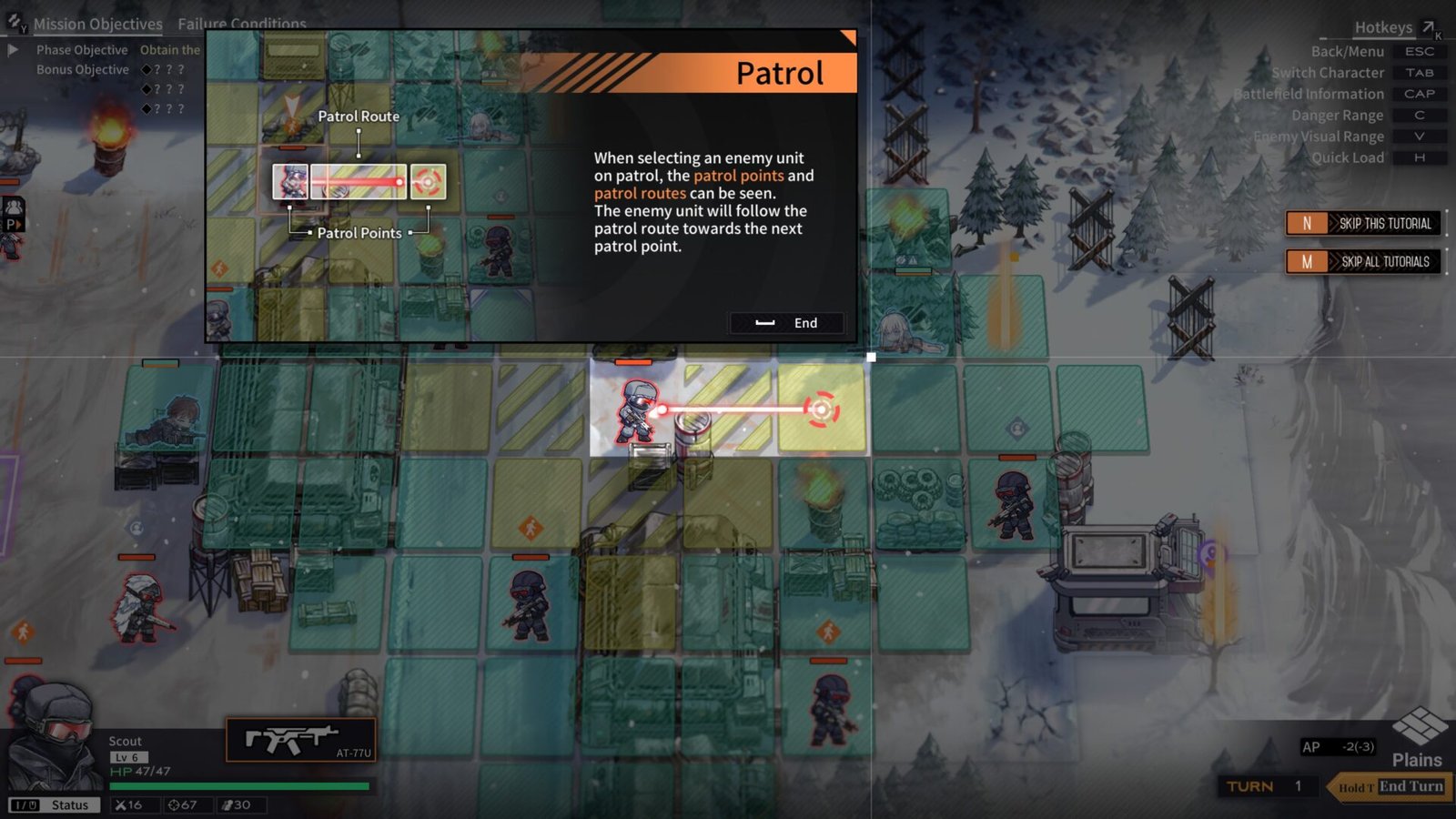Expand the Phase Objective entry
This screenshot has height=819, width=1456.
12,50
